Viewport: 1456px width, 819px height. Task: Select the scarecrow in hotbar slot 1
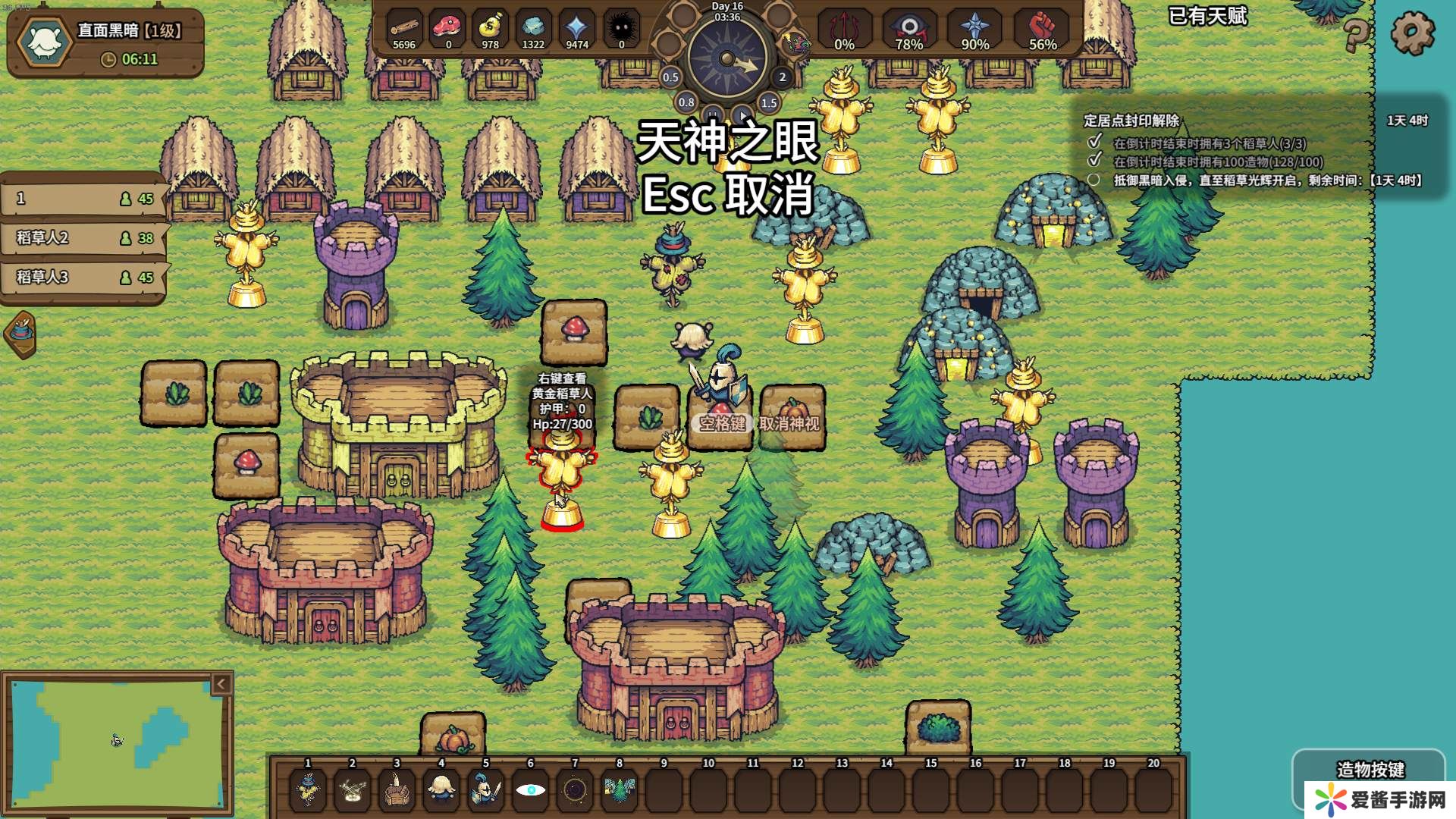[x=309, y=789]
